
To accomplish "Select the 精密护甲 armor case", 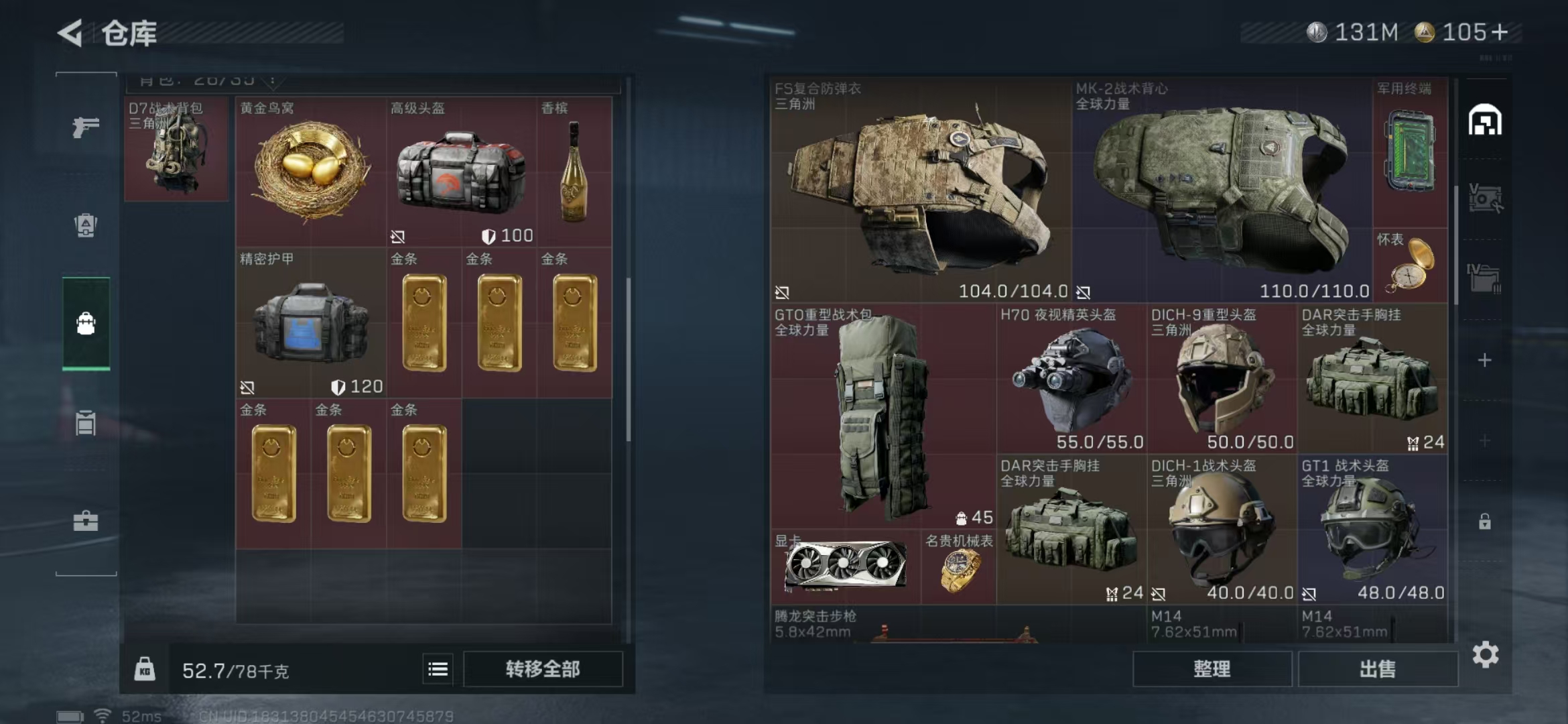I will point(311,323).
